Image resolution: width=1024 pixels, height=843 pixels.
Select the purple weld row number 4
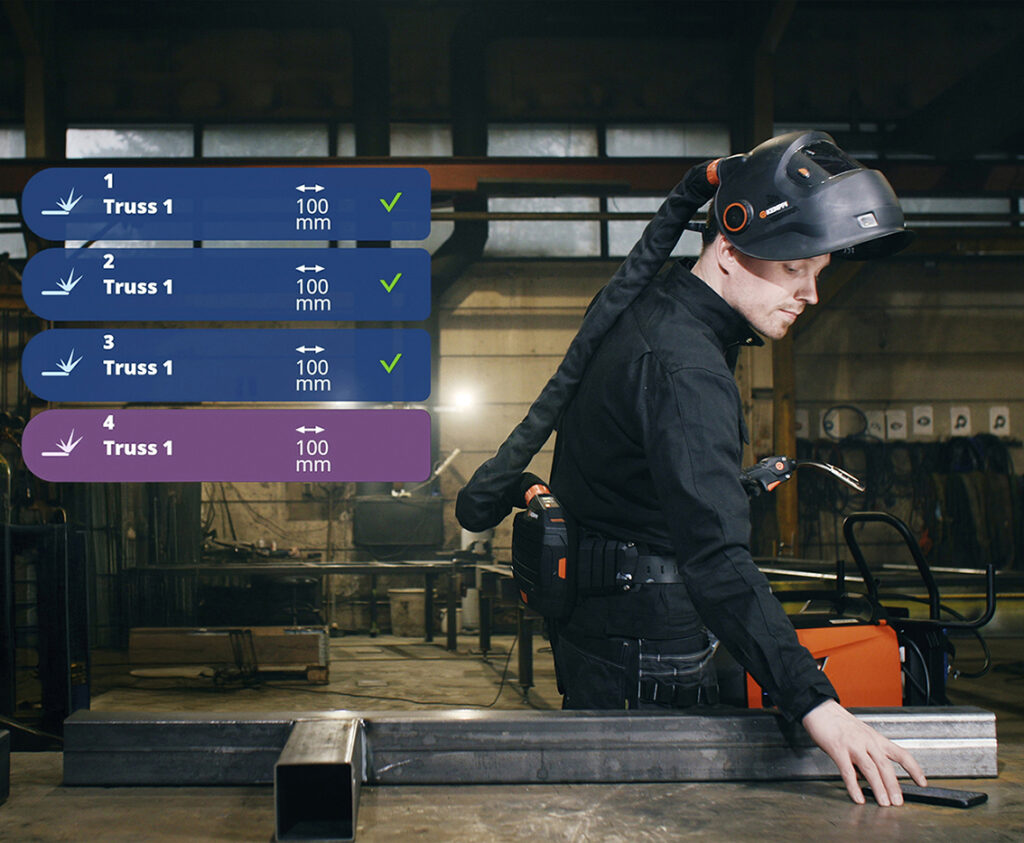(226, 446)
